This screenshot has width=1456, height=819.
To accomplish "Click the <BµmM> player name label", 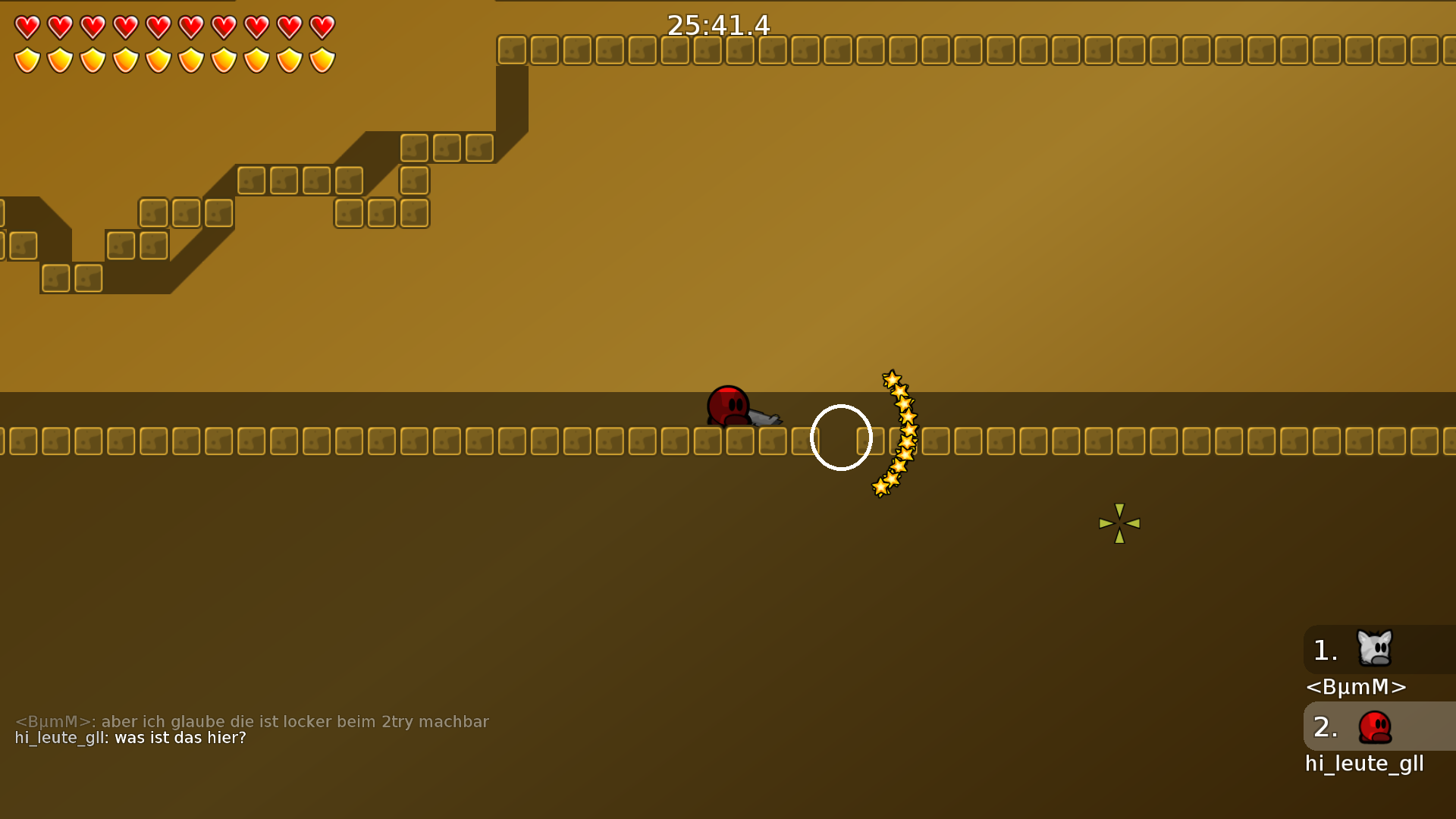I will 1356,687.
